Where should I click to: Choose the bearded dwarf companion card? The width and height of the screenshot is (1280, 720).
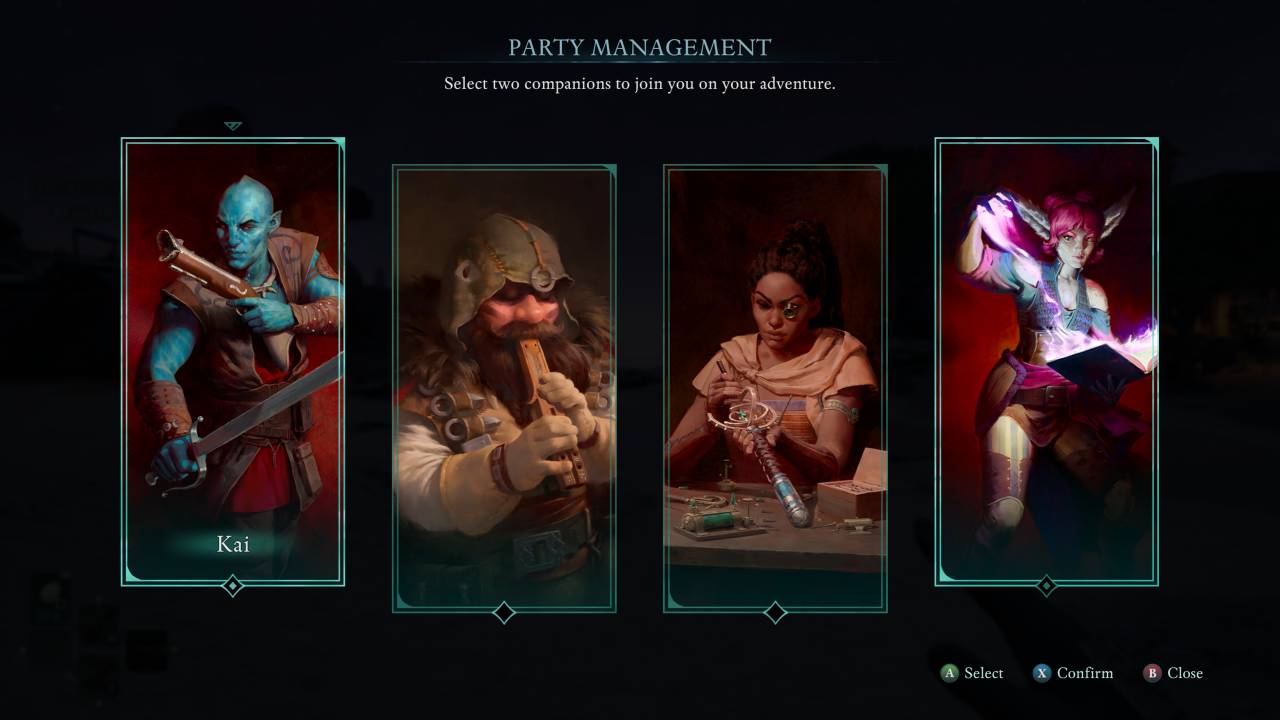coord(504,388)
